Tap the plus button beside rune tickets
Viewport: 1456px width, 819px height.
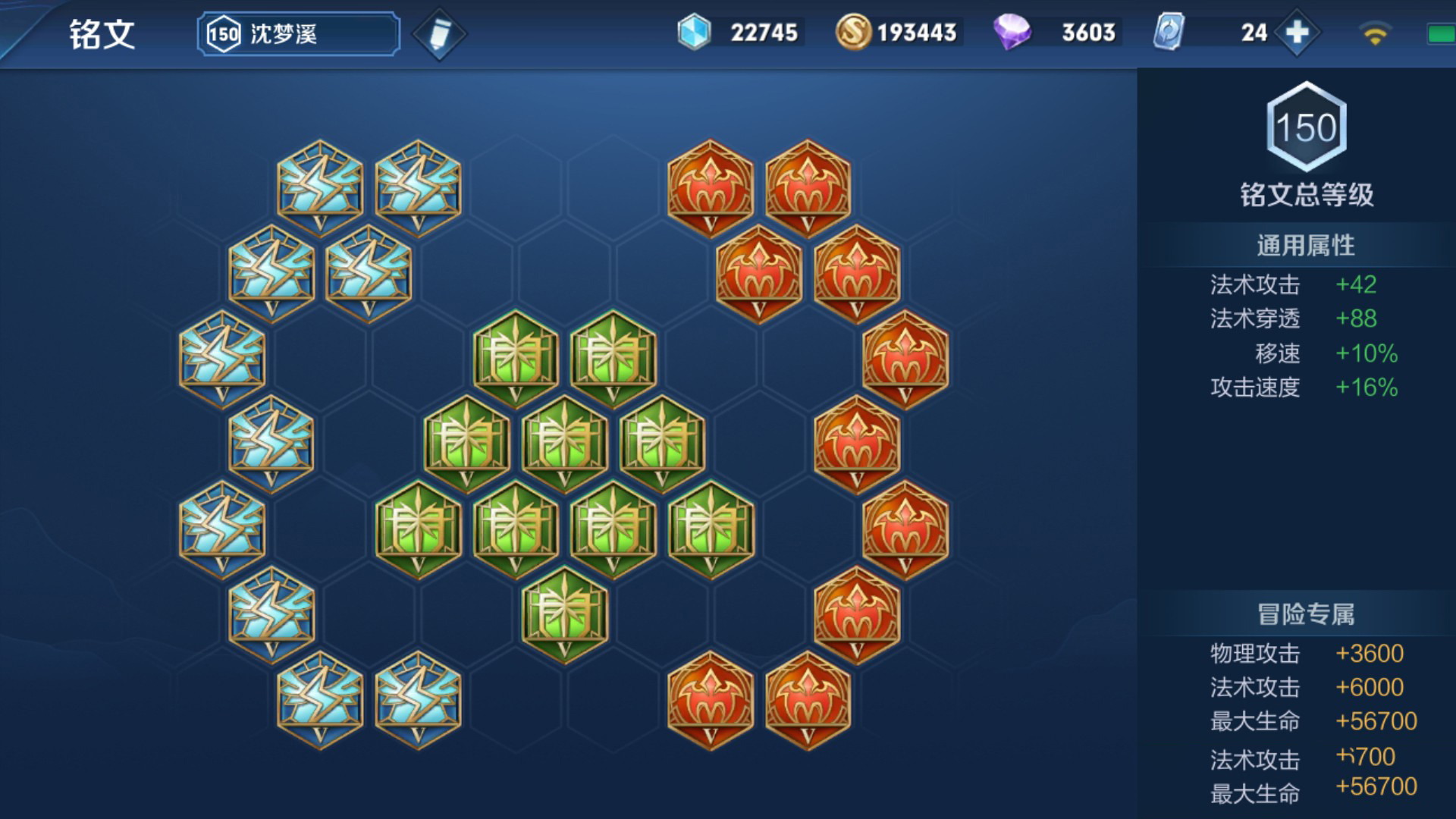pyautogui.click(x=1298, y=33)
